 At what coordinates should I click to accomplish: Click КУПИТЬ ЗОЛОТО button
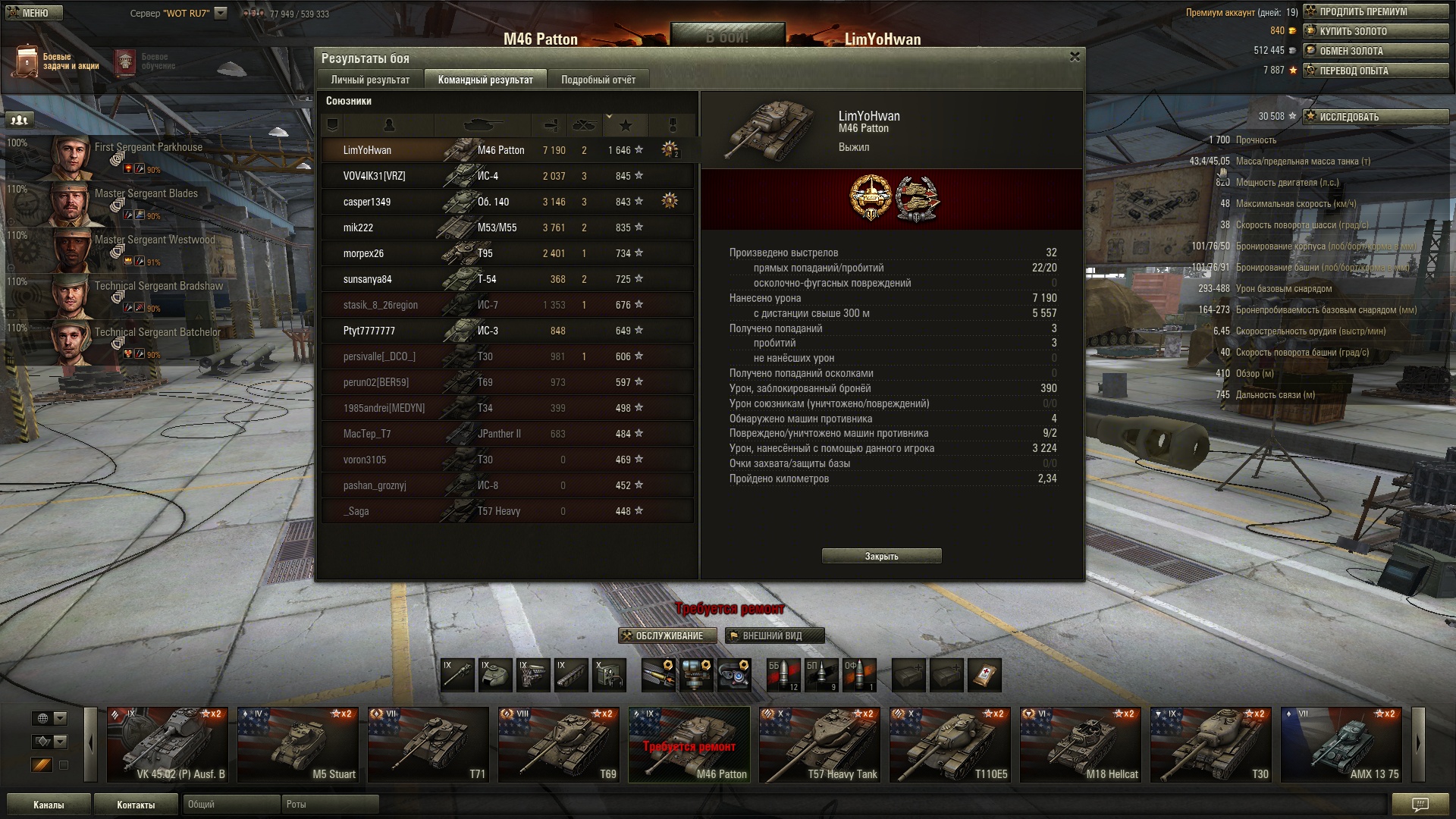pos(1375,31)
